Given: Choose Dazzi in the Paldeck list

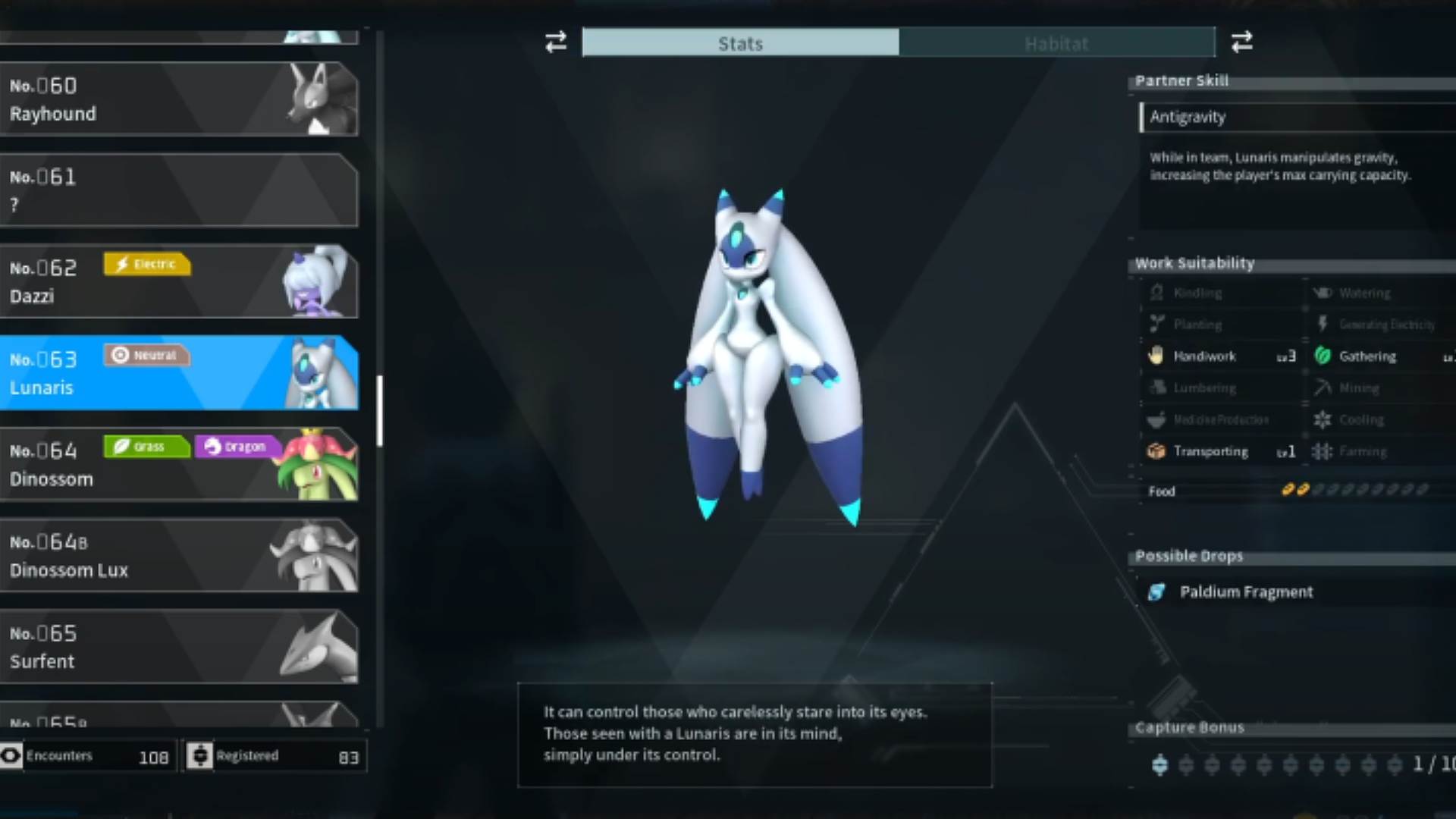Looking at the screenshot, I should pos(179,281).
